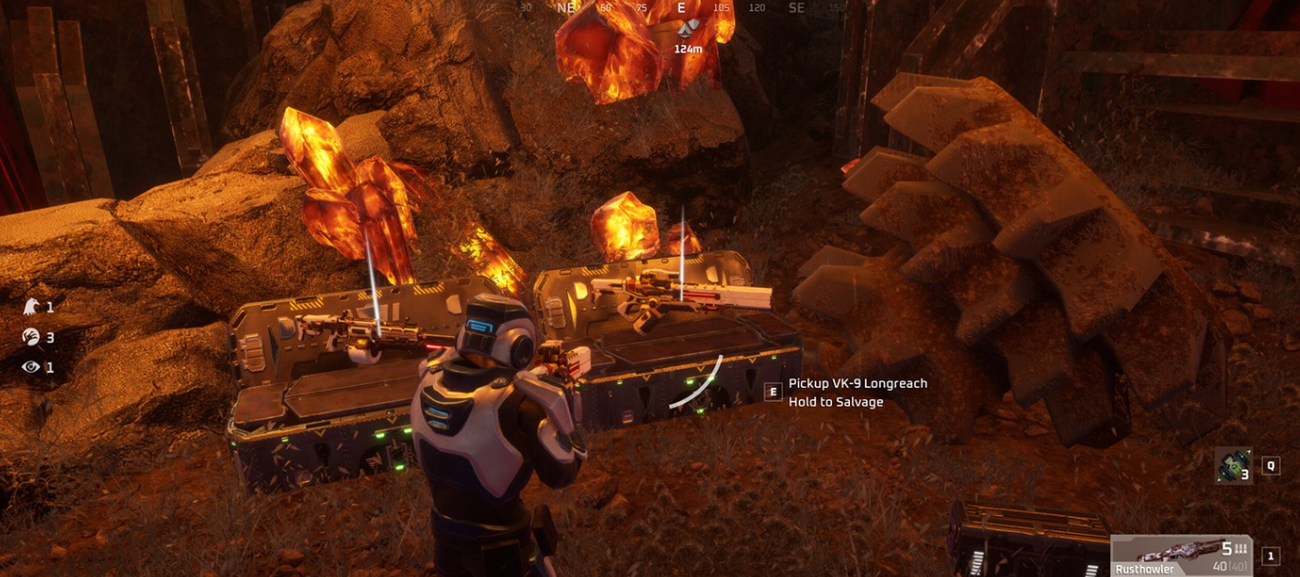Screen dimensions: 1300x577
Task: Click the compass heading strip
Action: tap(650, 7)
